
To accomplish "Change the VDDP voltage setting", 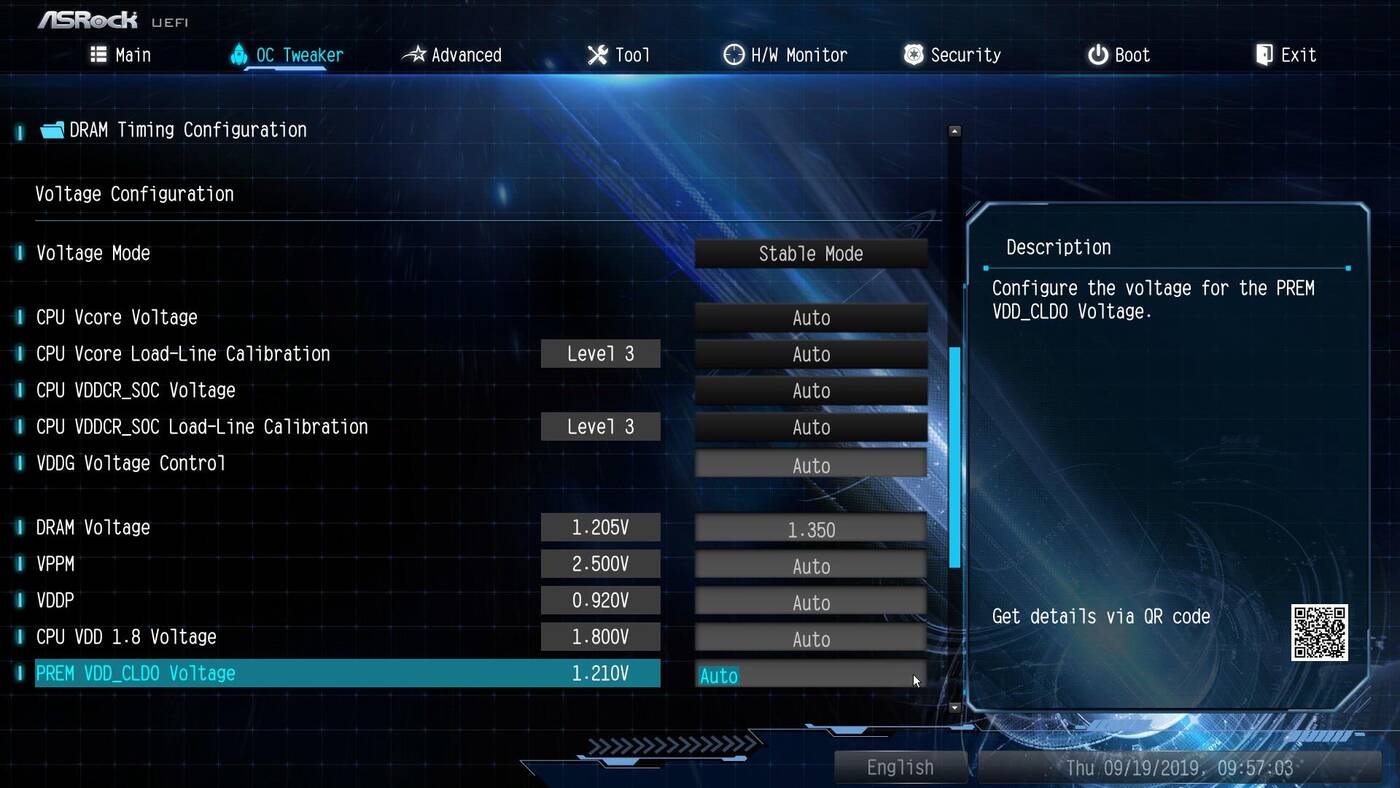I will 810,602.
